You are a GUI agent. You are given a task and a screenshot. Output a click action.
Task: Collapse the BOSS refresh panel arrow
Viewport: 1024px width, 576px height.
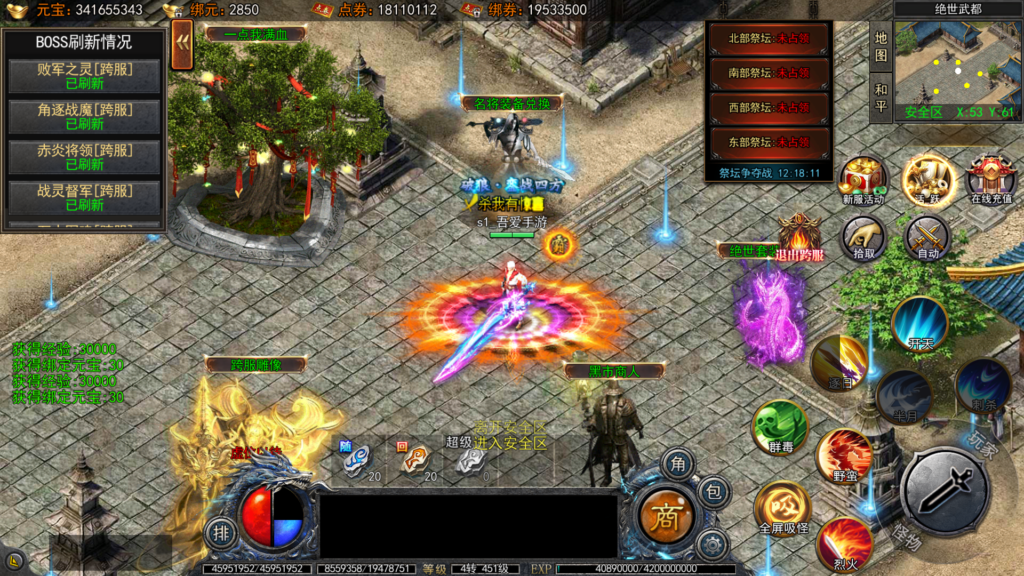[x=182, y=46]
